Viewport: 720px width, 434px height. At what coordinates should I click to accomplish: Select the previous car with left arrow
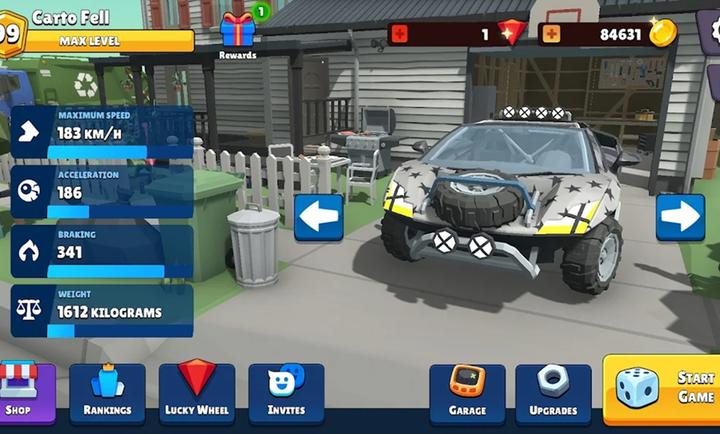pyautogui.click(x=318, y=217)
